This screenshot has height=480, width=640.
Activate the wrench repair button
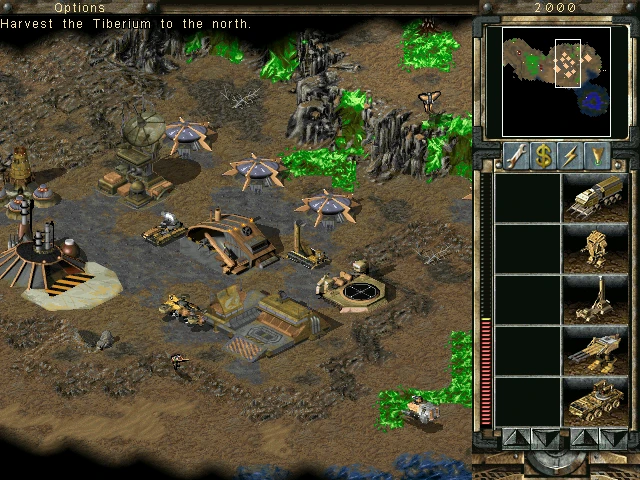click(516, 155)
